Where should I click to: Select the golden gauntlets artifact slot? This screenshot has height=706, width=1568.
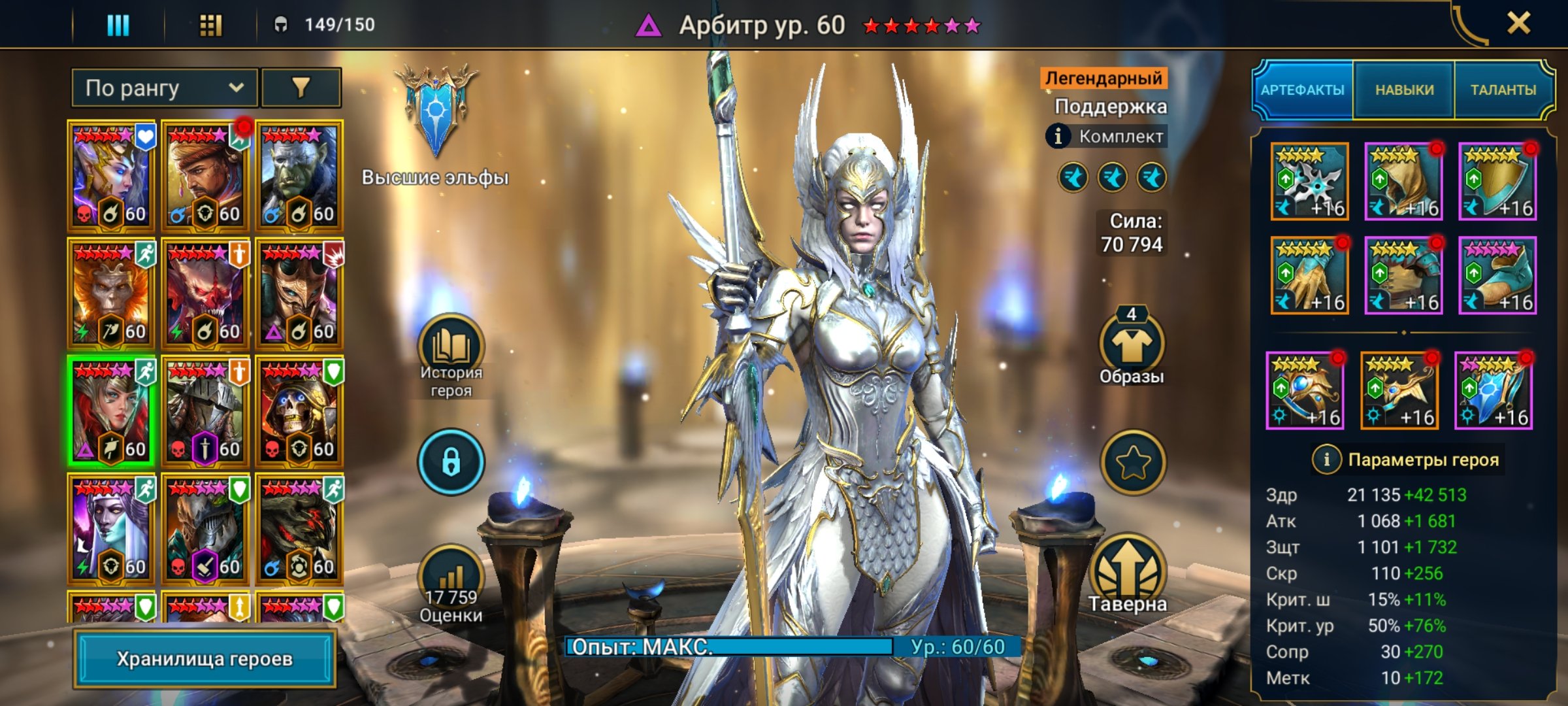tap(1309, 275)
